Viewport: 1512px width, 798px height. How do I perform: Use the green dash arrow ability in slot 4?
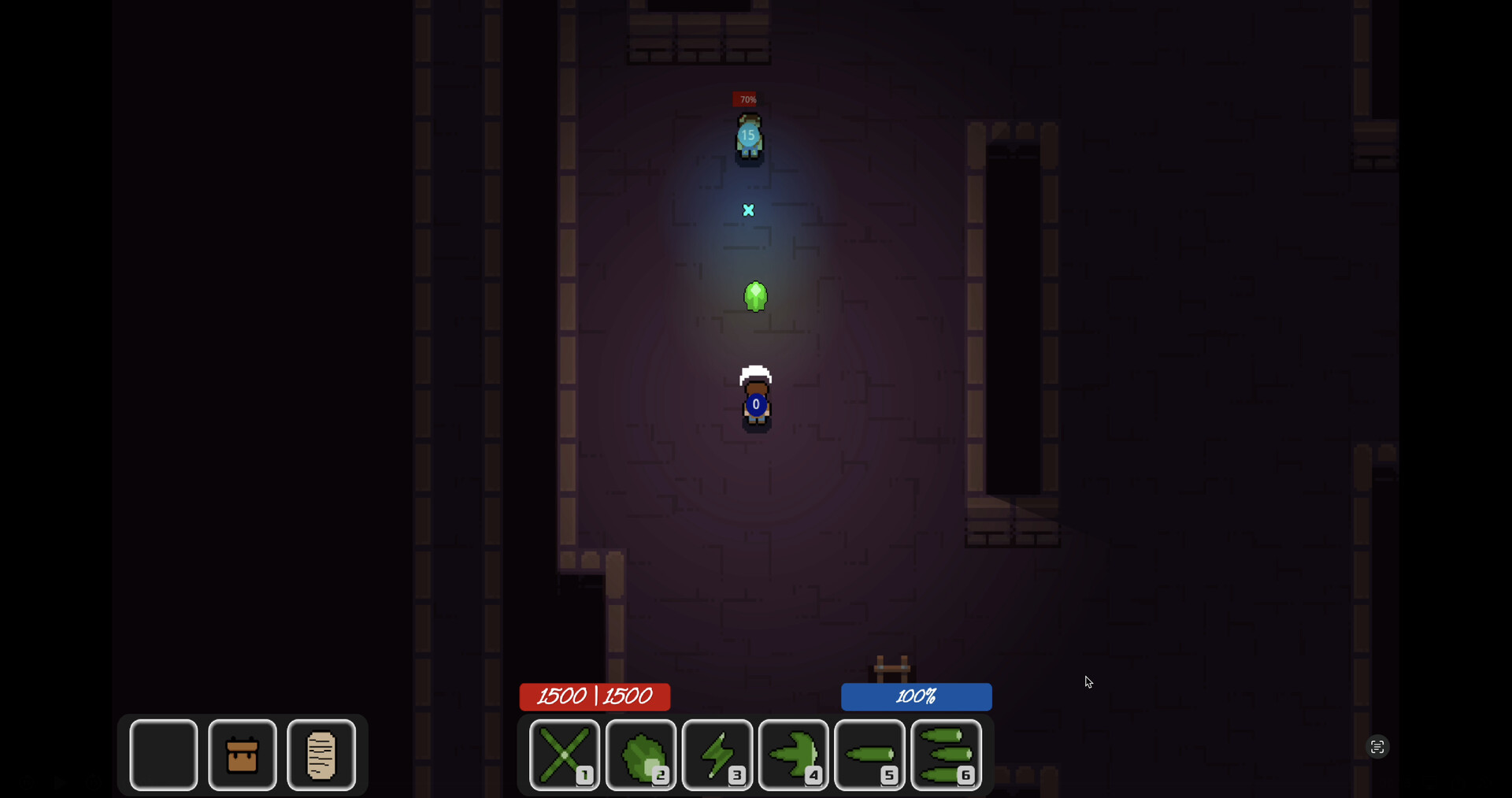793,755
